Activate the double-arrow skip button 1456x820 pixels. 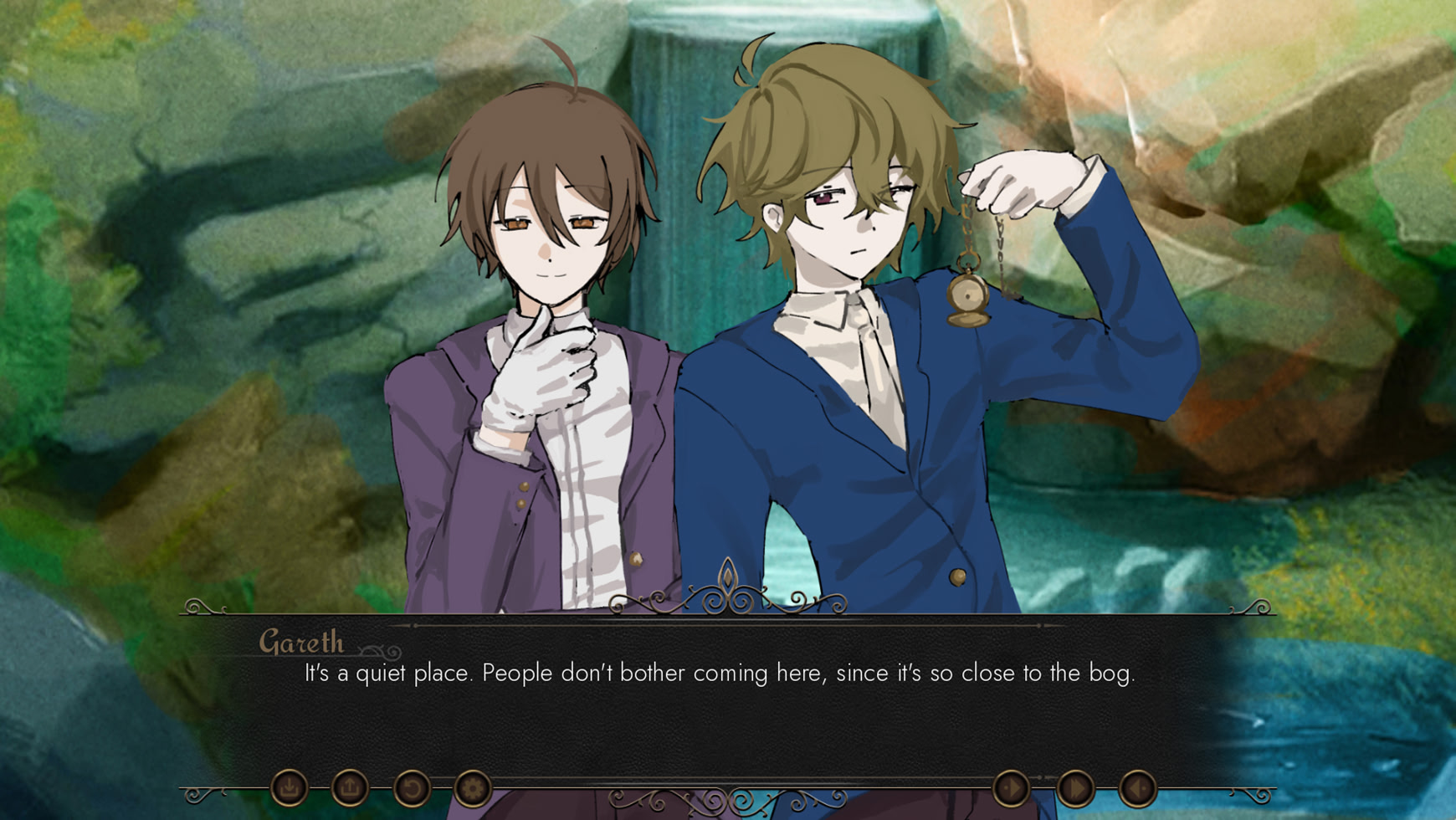tap(1075, 787)
